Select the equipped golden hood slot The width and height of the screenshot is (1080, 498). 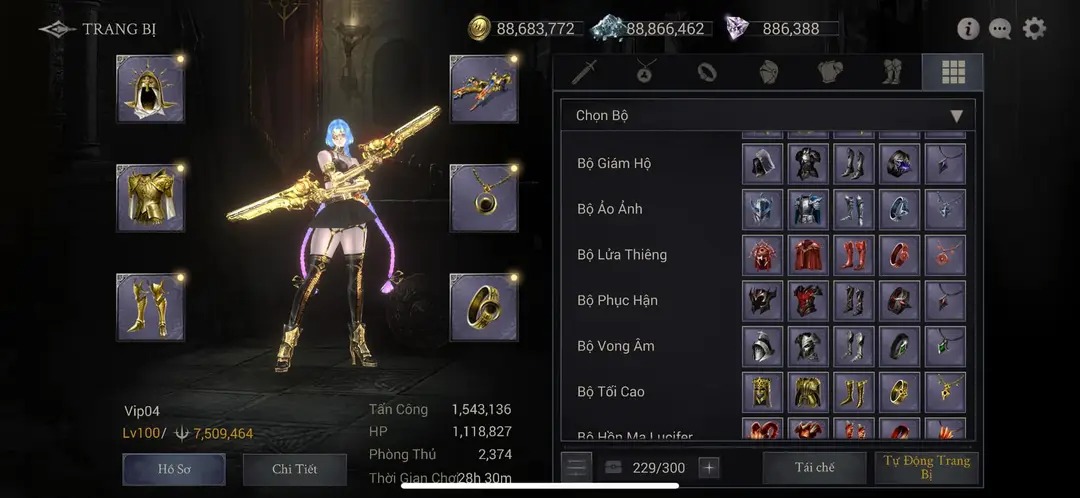(x=150, y=89)
